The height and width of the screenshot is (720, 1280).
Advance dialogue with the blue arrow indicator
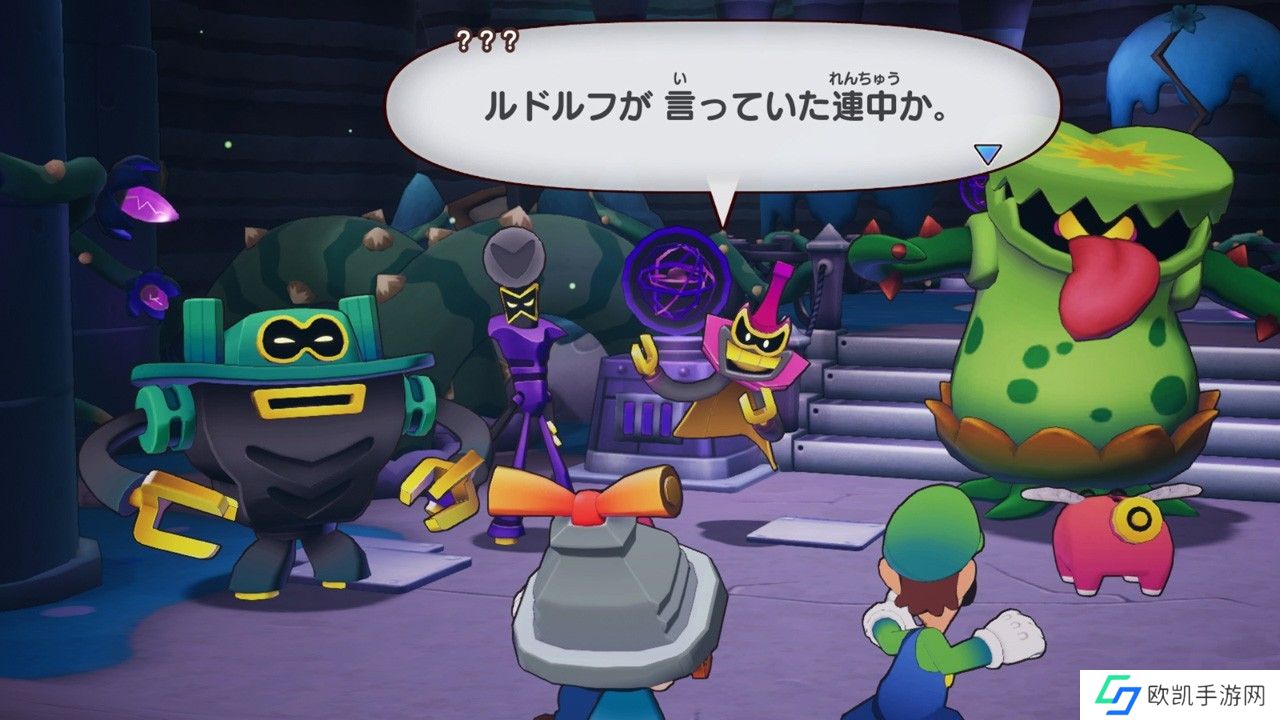click(x=988, y=154)
